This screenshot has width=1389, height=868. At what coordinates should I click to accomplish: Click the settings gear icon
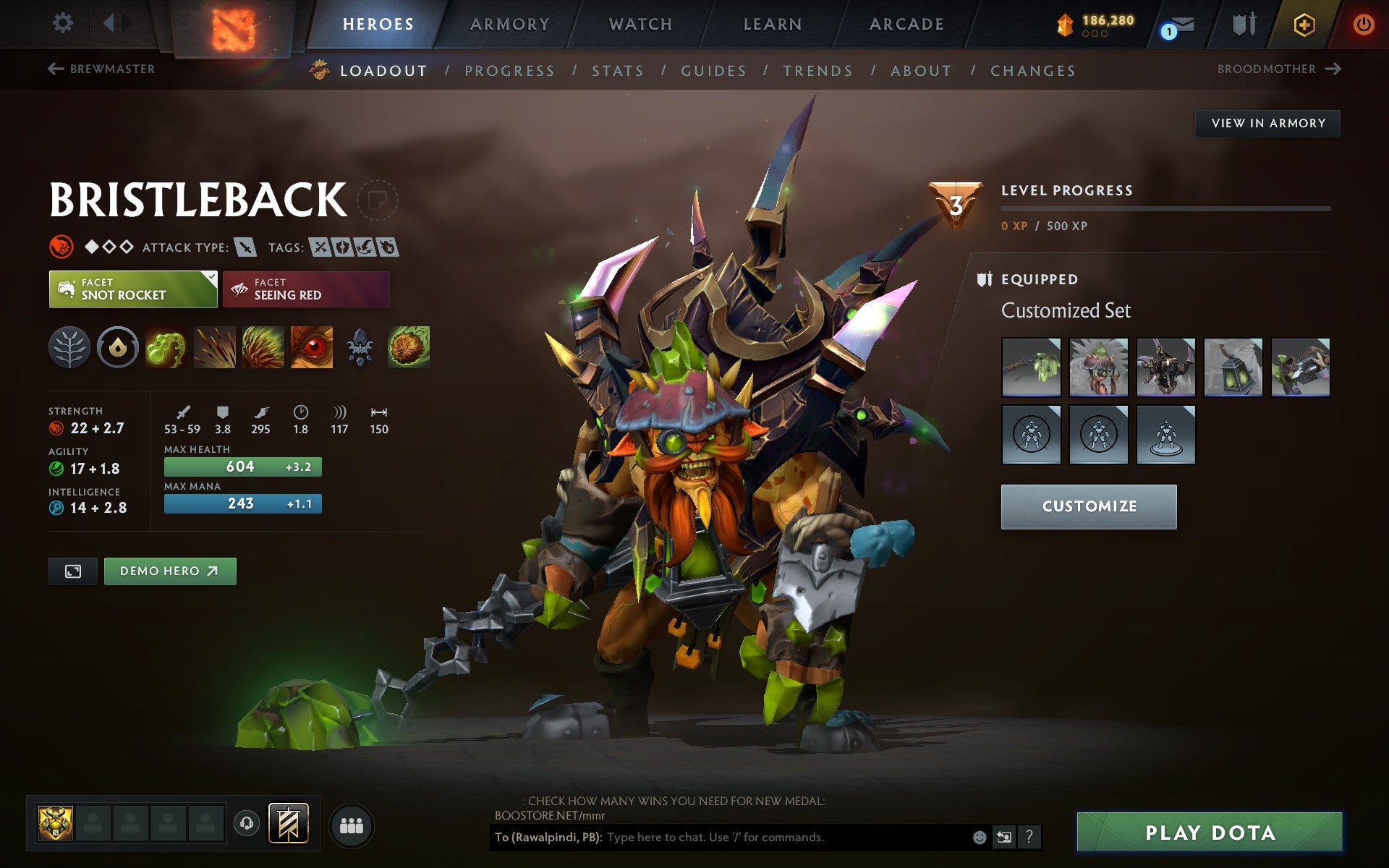point(64,24)
